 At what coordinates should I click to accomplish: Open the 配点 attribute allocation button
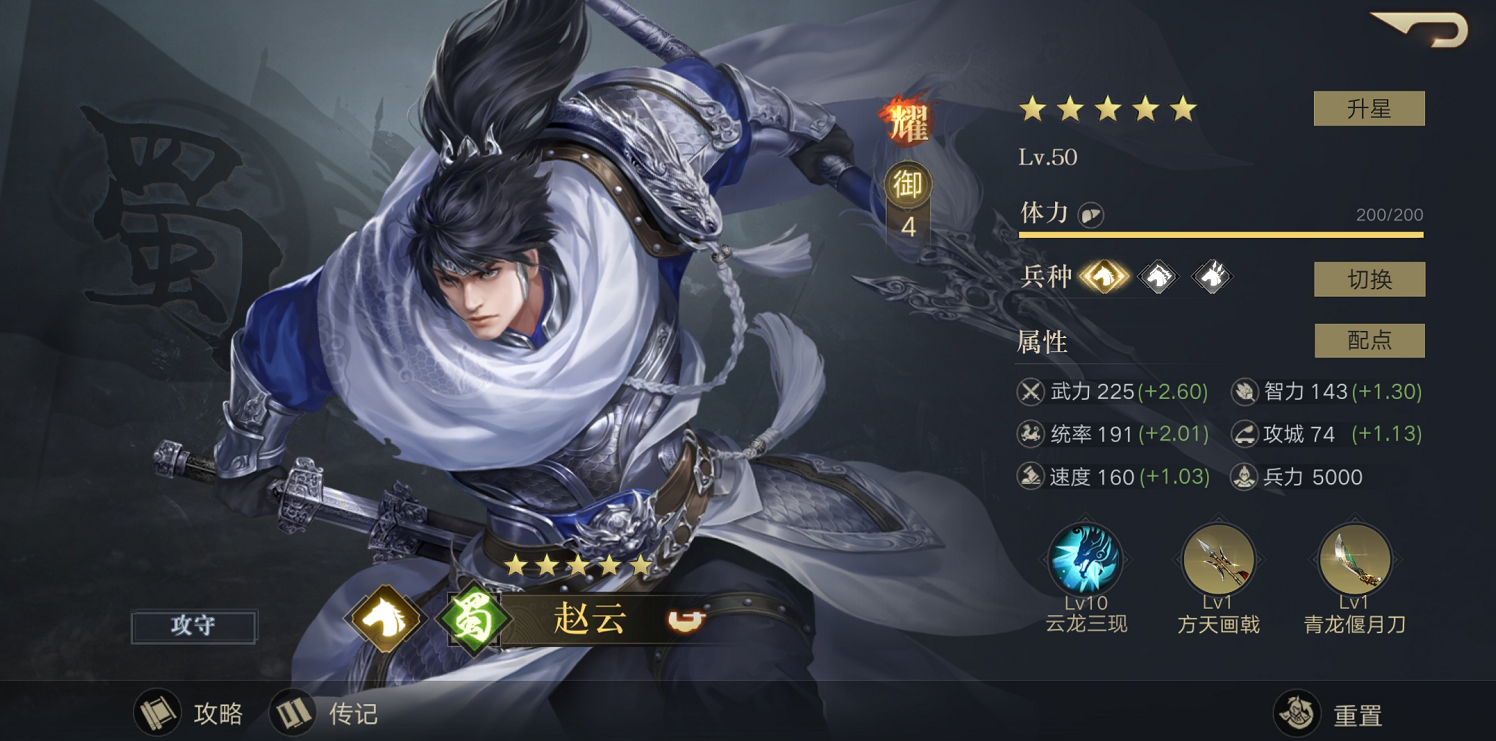point(1368,341)
